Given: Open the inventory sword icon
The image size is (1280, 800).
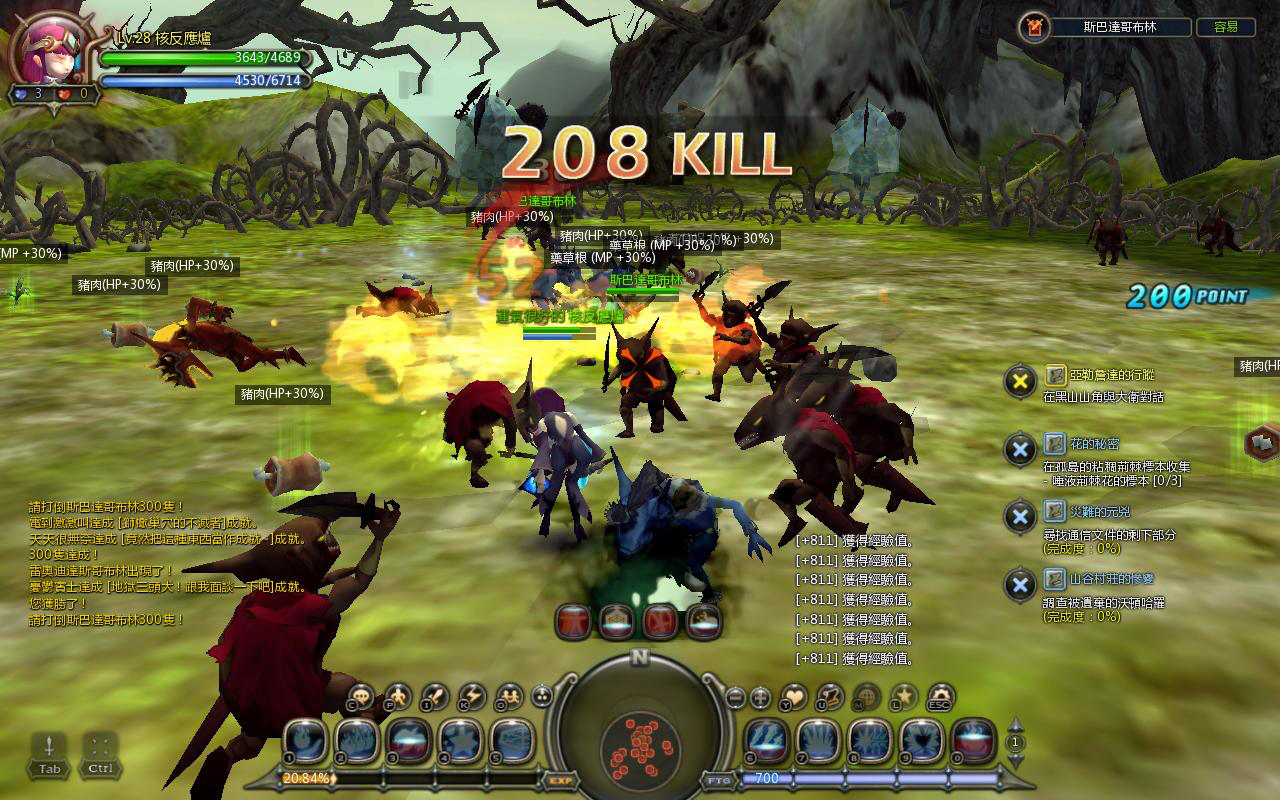Looking at the screenshot, I should coord(435,696).
